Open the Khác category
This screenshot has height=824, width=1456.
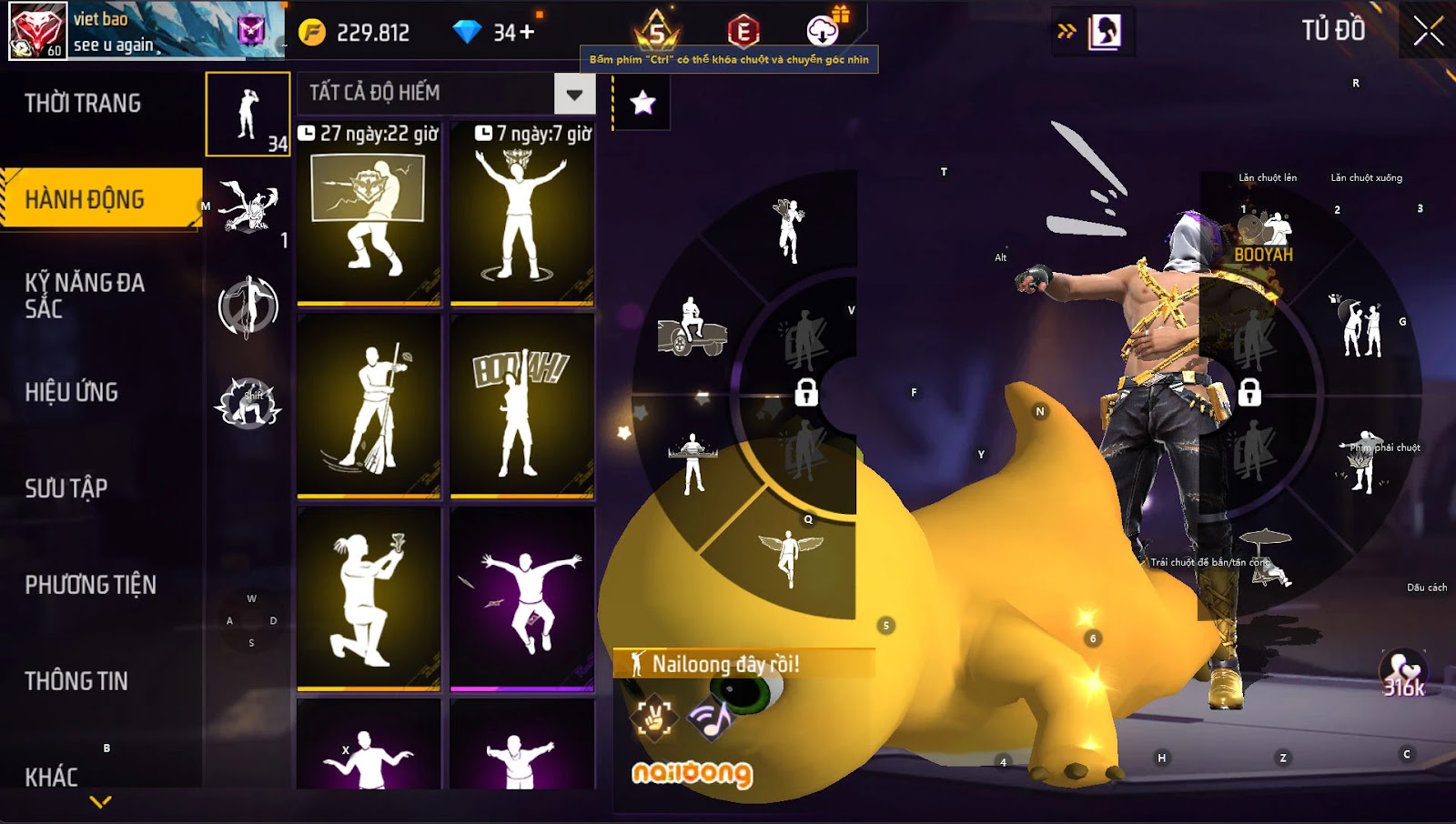click(52, 777)
